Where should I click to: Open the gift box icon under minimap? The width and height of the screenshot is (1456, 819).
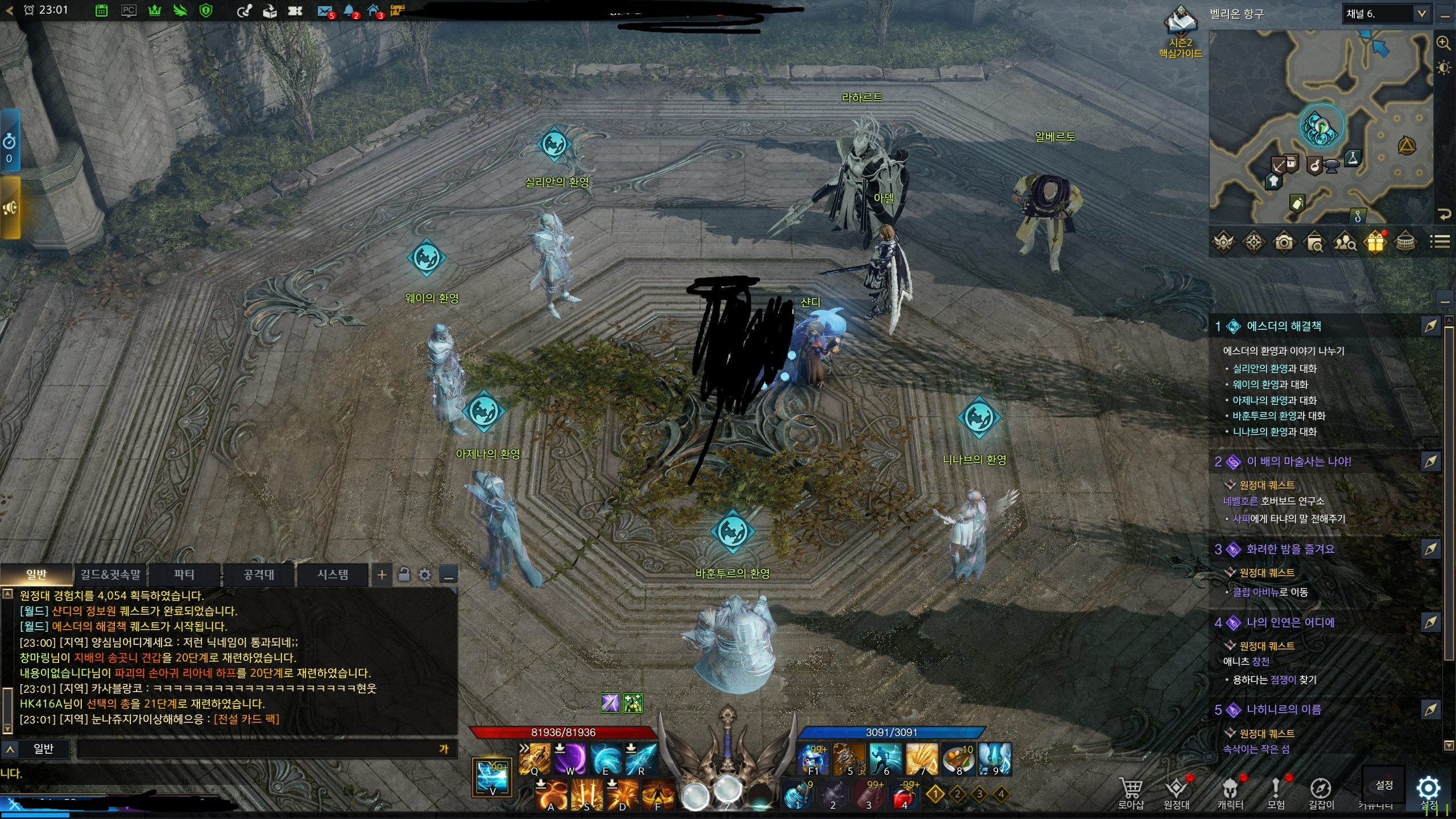click(x=1375, y=243)
